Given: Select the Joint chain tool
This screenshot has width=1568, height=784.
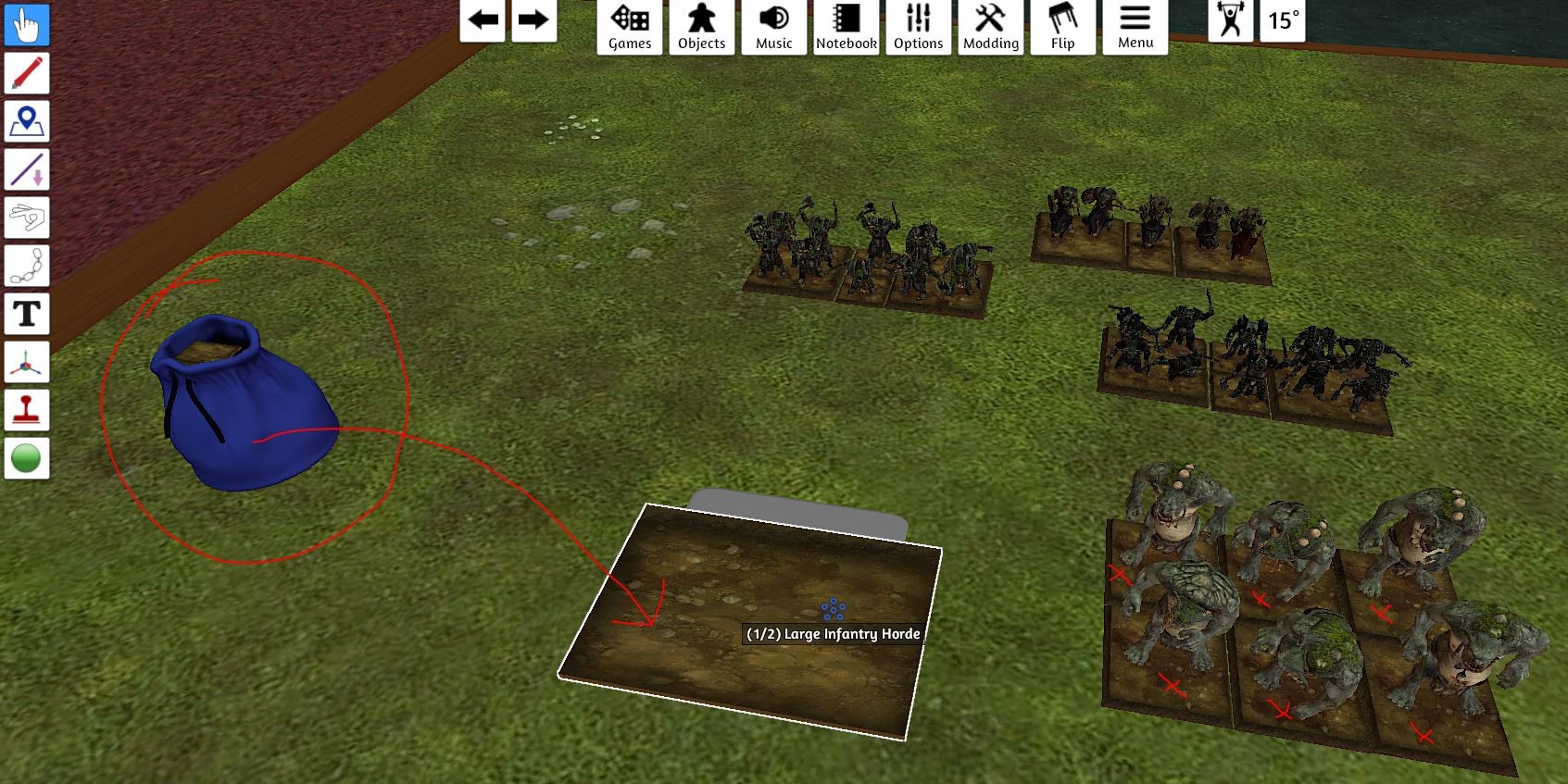Looking at the screenshot, I should [x=26, y=267].
